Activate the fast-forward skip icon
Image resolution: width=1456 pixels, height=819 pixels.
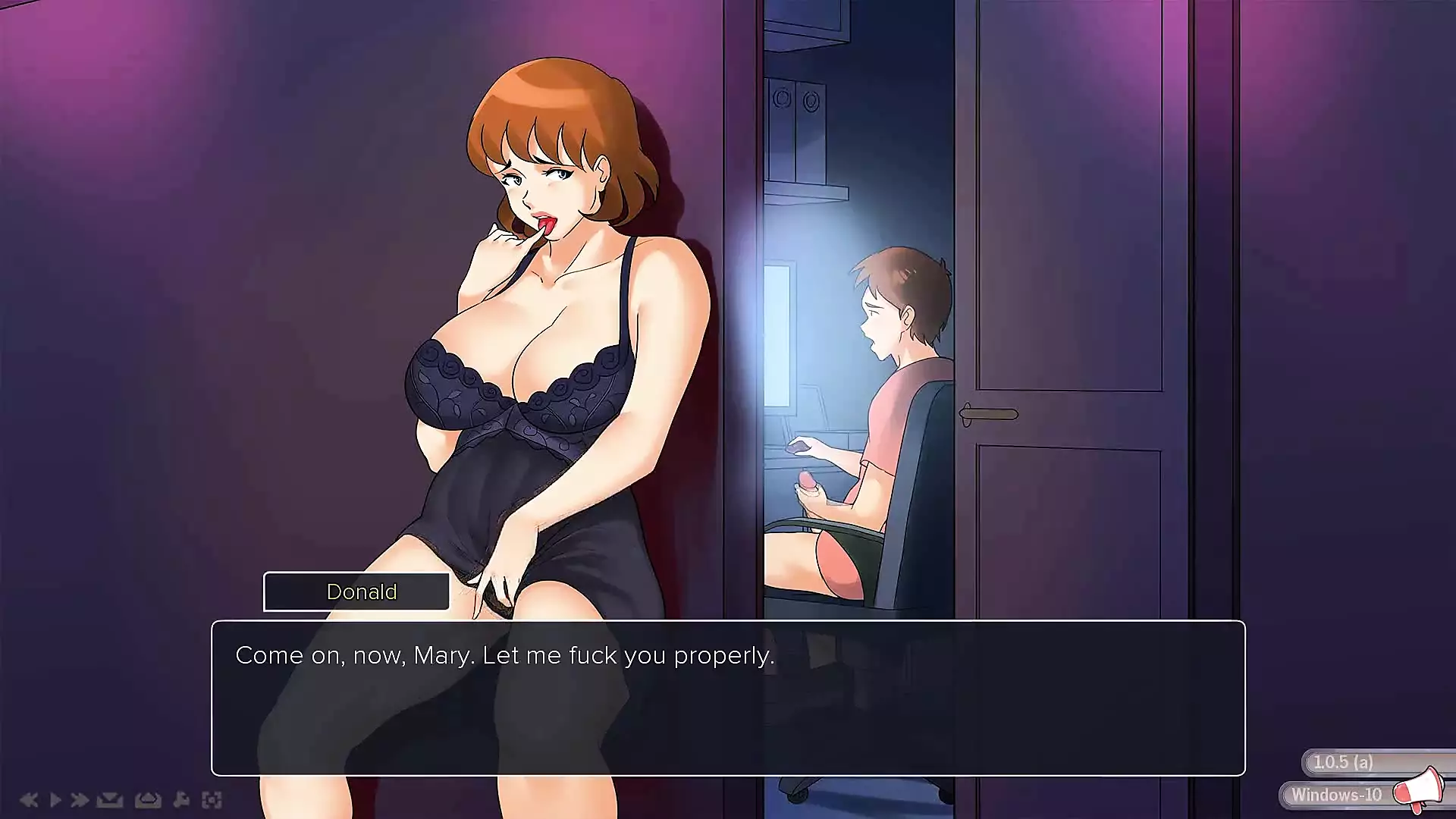pyautogui.click(x=80, y=799)
